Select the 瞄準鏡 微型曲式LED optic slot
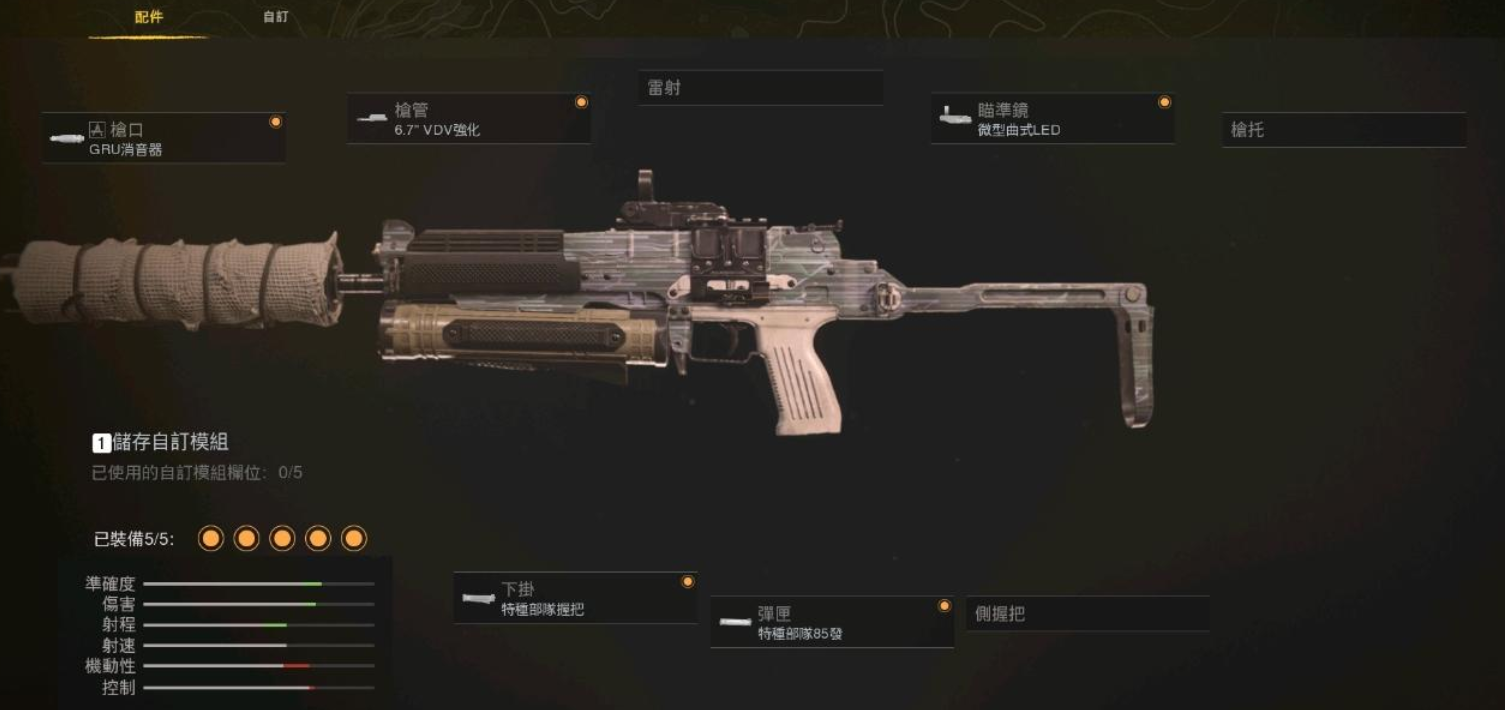Screen dimensions: 1505x710 1052,119
